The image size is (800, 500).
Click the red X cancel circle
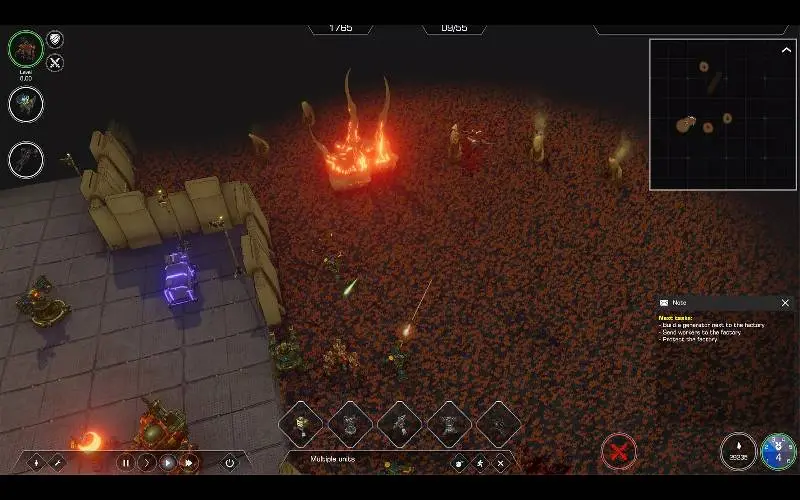click(x=619, y=452)
